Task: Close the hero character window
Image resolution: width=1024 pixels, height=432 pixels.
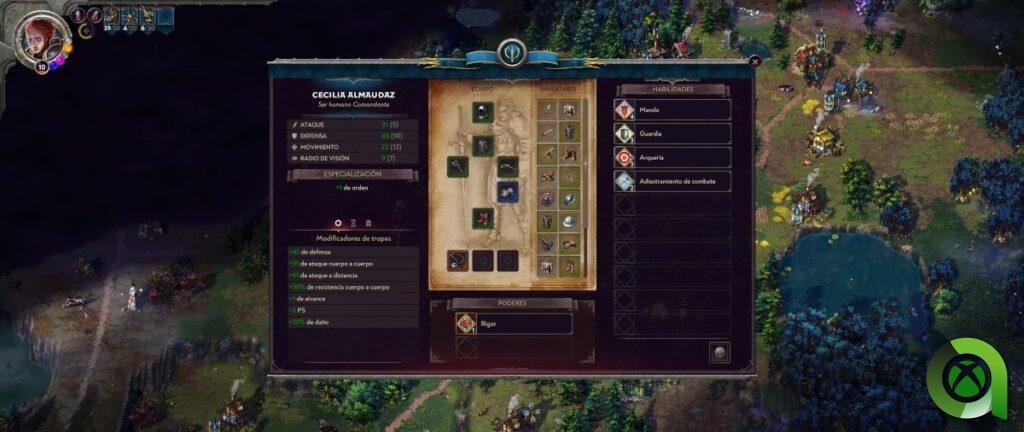Action: coord(755,61)
